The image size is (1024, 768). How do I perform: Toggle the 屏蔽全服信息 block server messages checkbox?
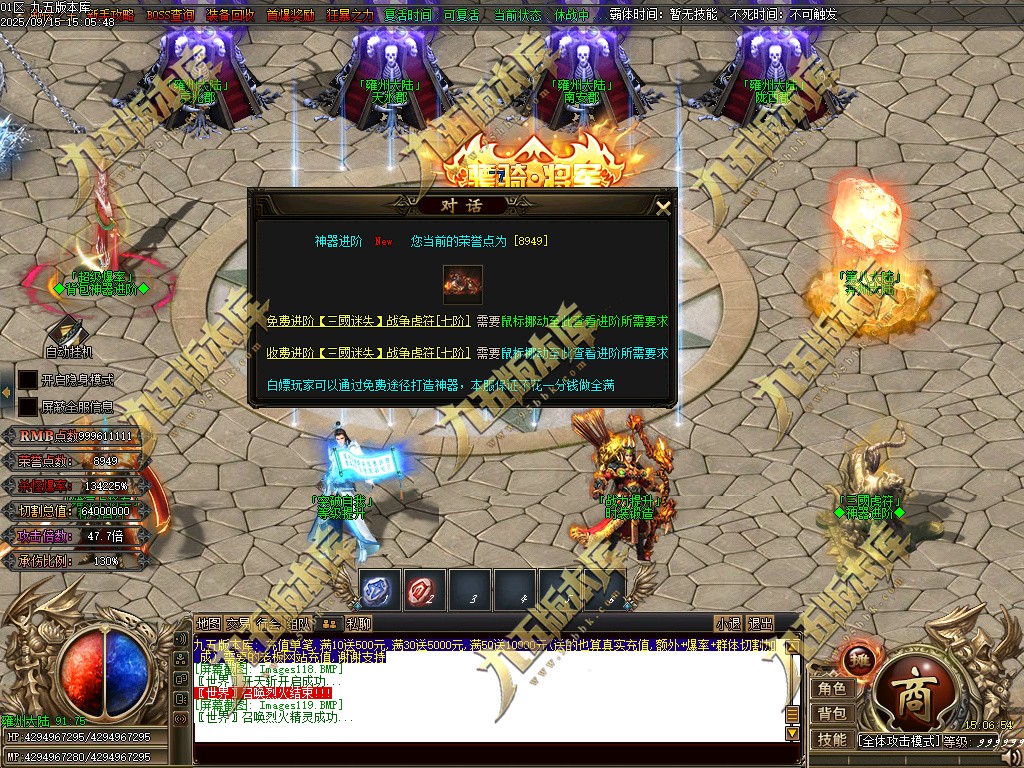pyautogui.click(x=28, y=407)
